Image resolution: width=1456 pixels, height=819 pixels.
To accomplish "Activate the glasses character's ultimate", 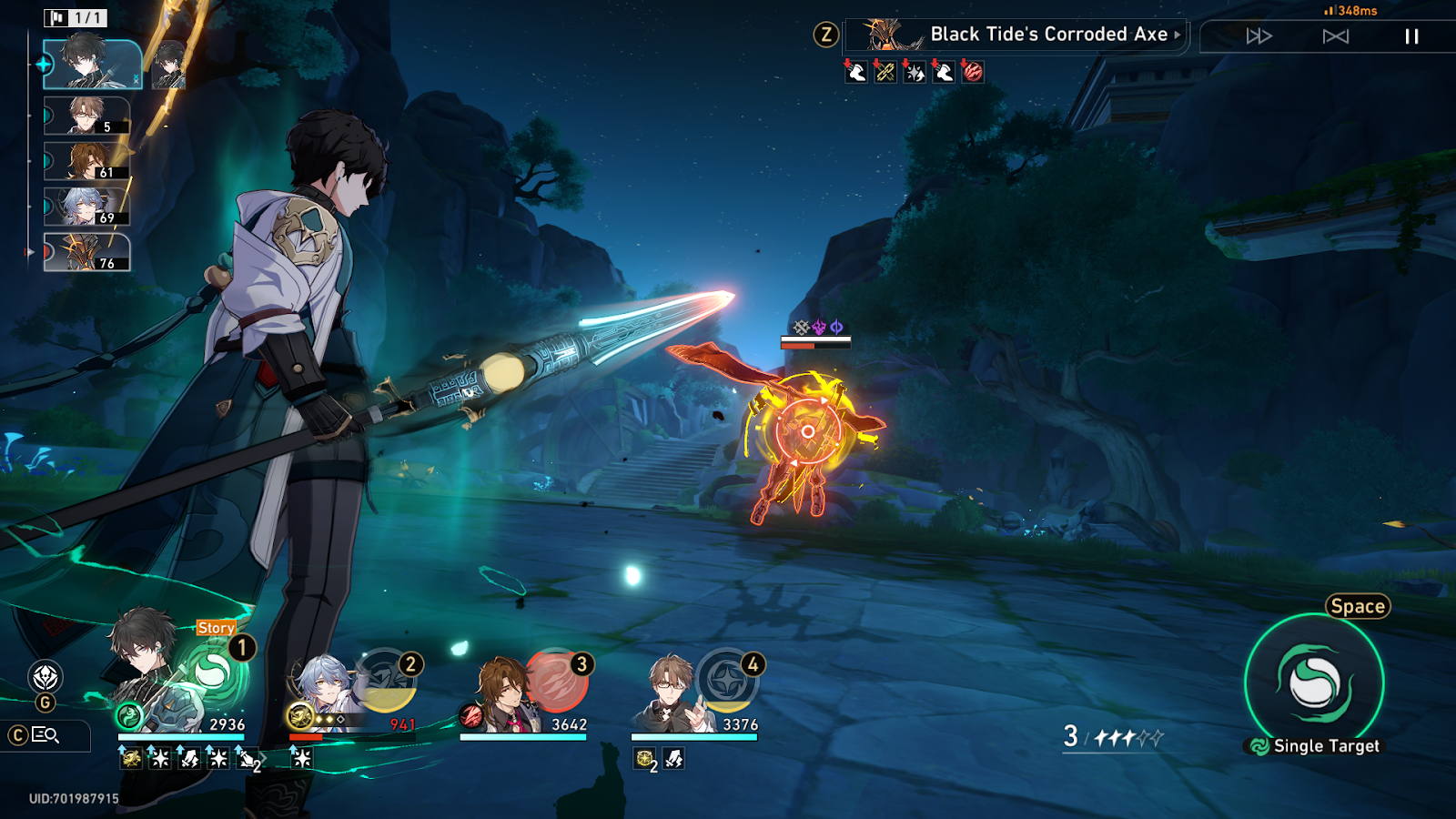I will pyautogui.click(x=726, y=681).
